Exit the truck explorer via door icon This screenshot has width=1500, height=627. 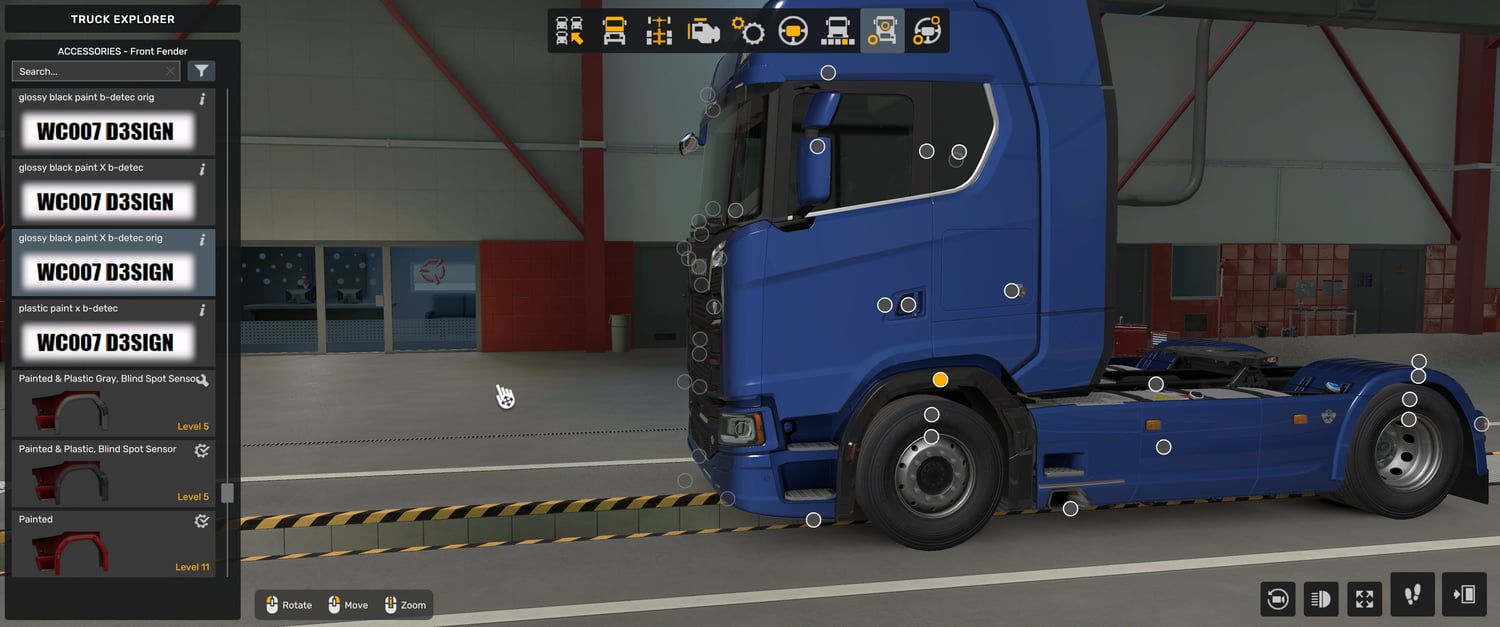pos(1464,595)
